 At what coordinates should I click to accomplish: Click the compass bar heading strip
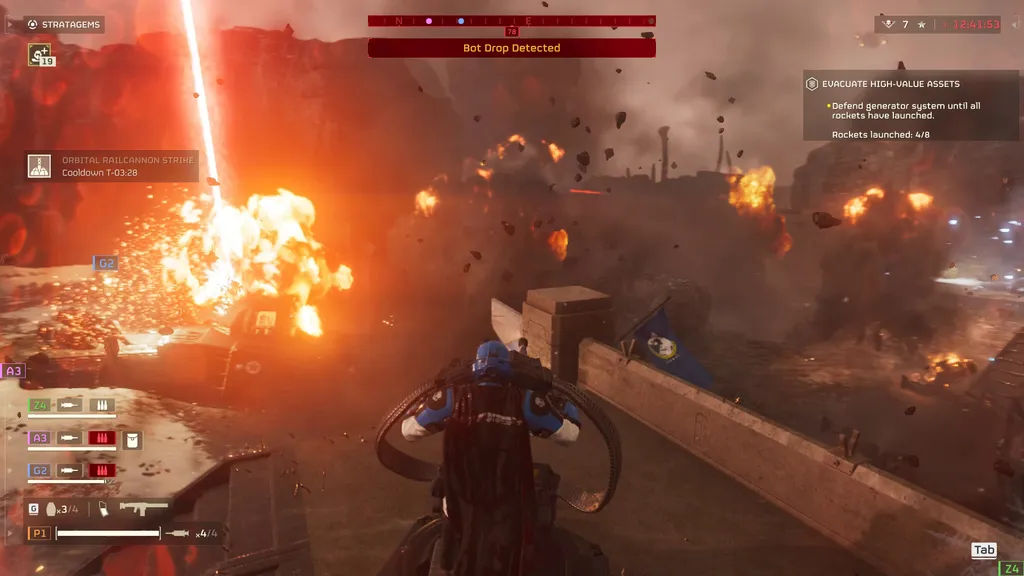click(511, 20)
